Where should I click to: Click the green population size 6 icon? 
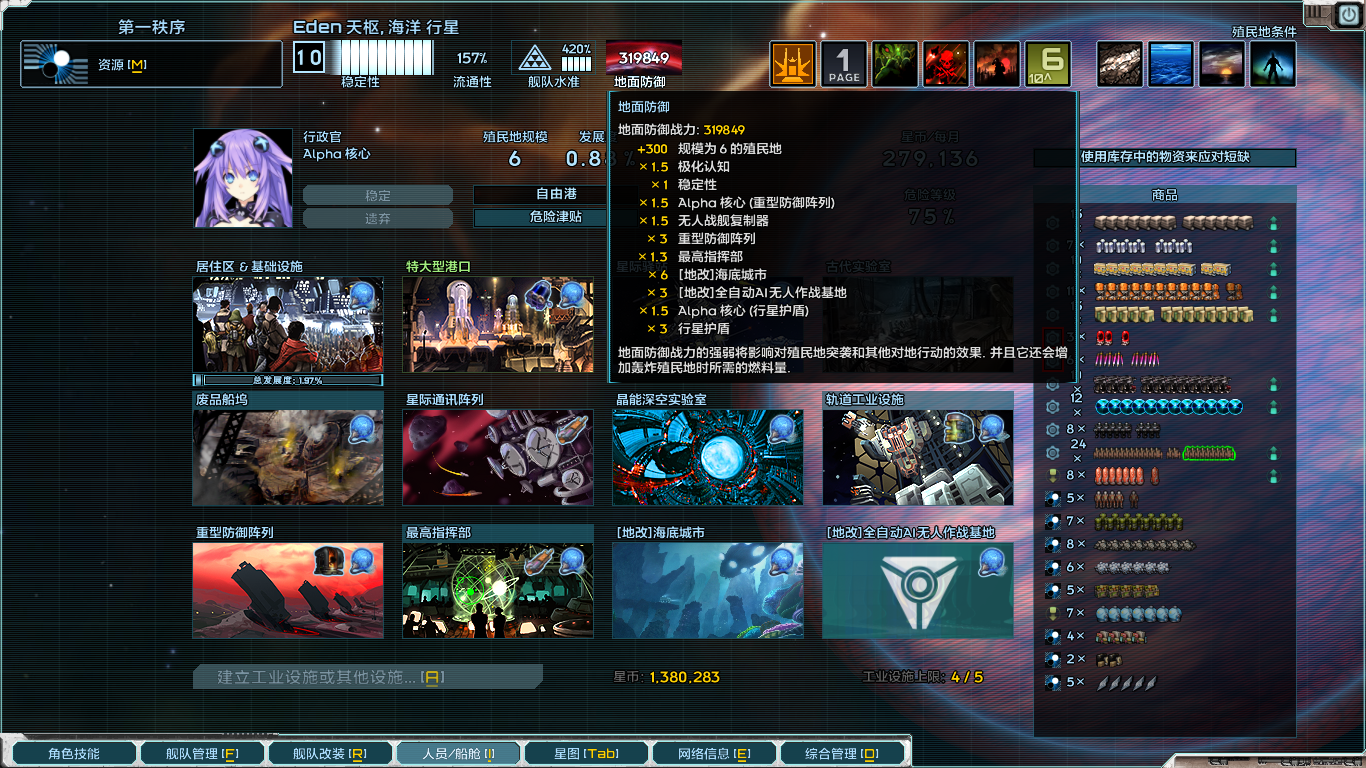pos(1048,63)
